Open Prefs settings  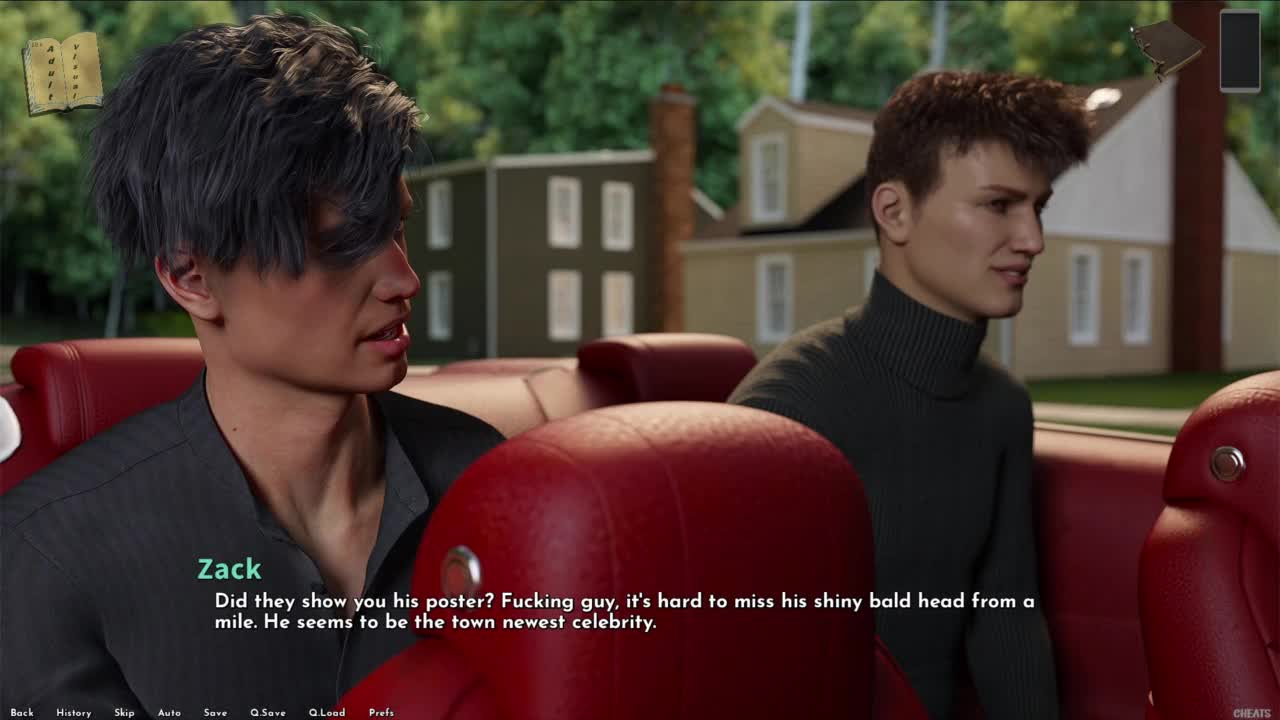click(x=381, y=713)
